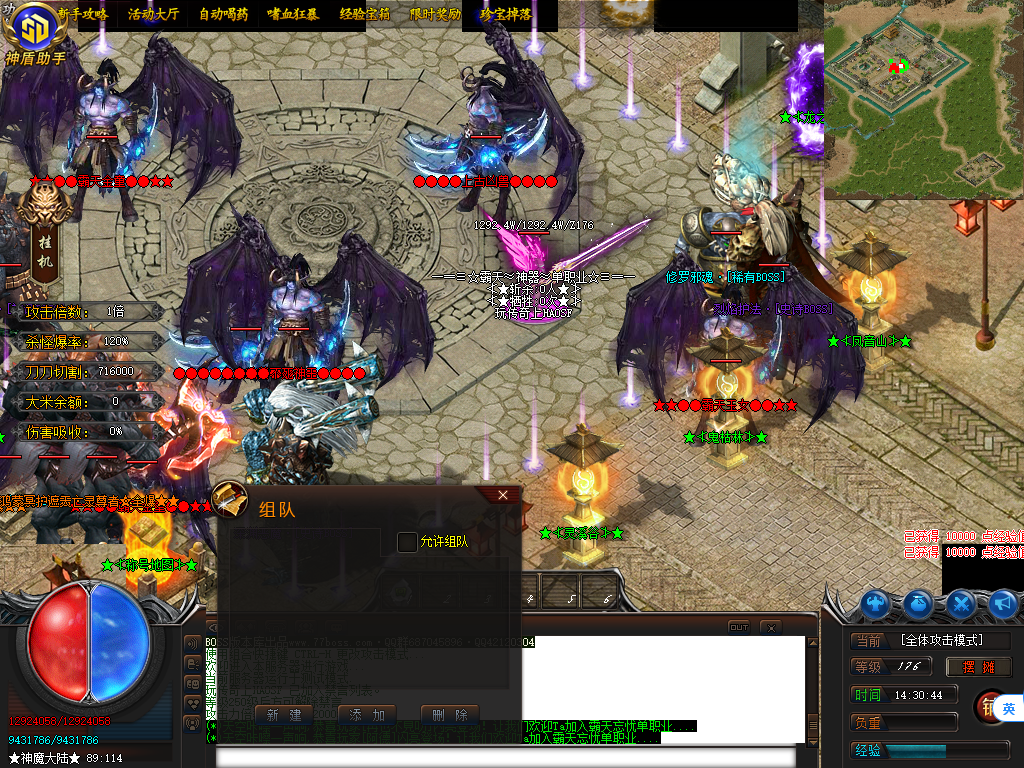Image resolution: width=1024 pixels, height=768 pixels.
Task: Click the megaphone icon
Action: [1002, 603]
